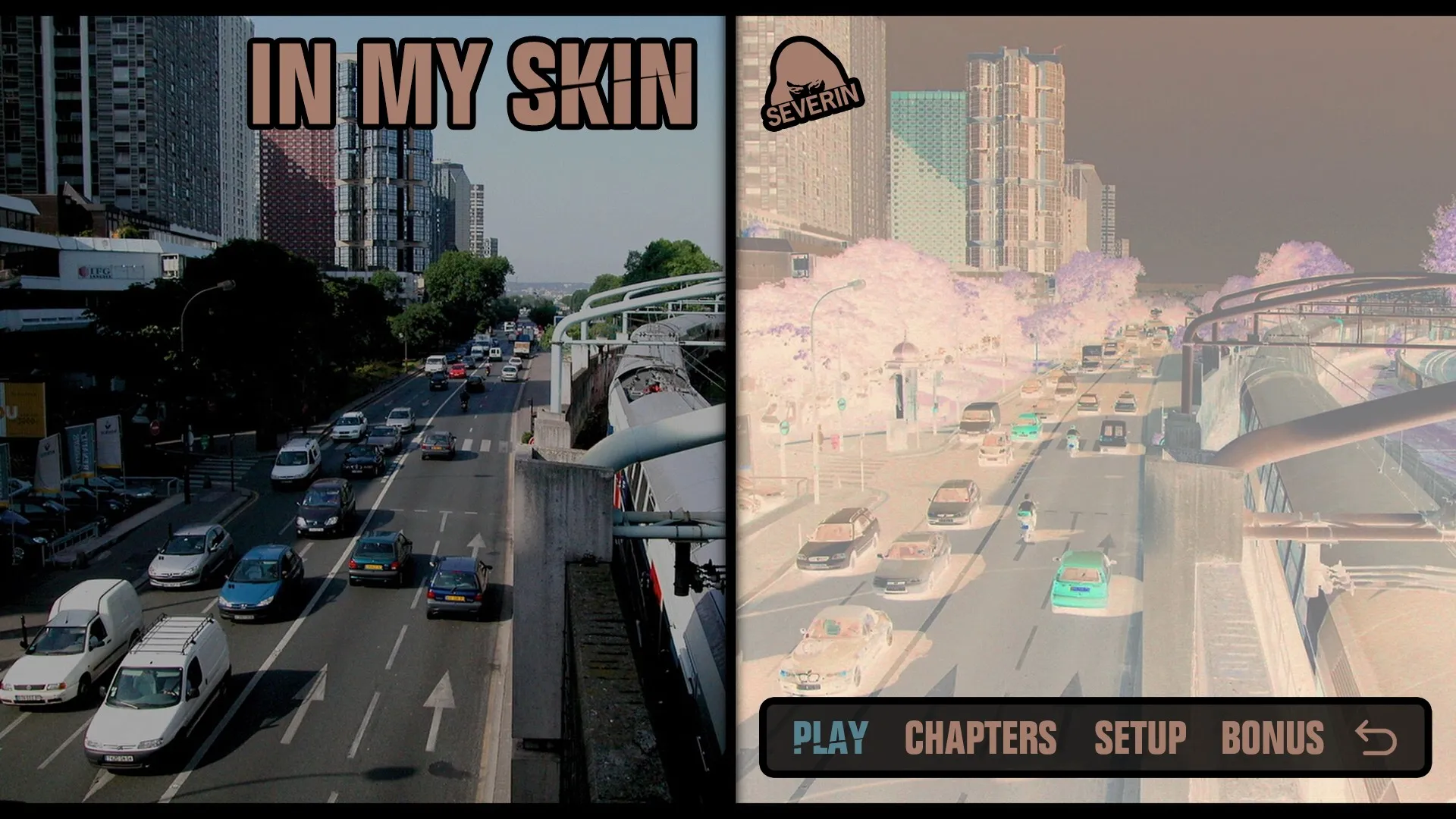Click the Severin Films hooded-figure logo
This screenshot has width=1456, height=819.
tap(810, 83)
